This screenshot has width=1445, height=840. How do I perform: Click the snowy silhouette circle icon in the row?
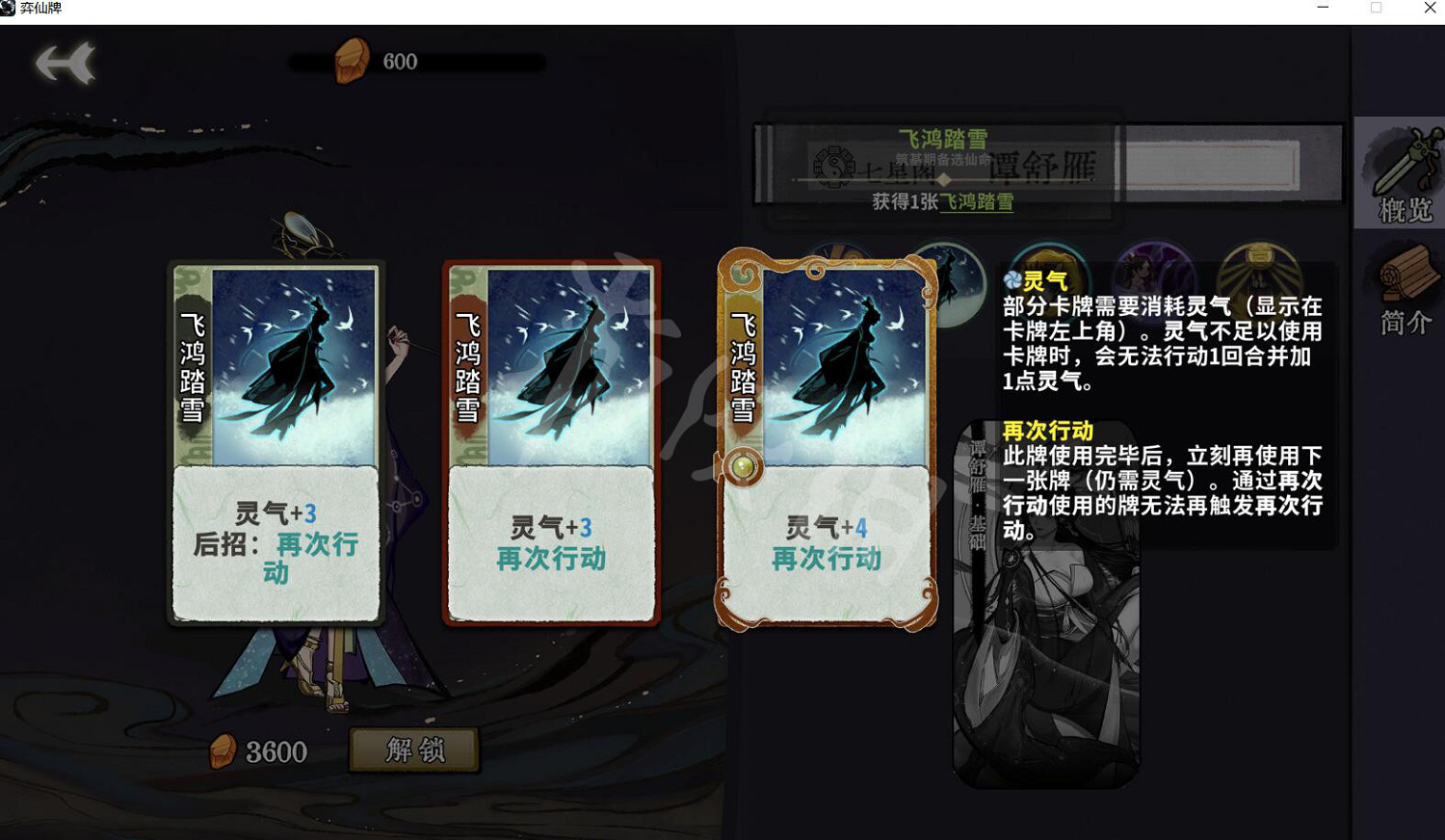click(x=949, y=279)
